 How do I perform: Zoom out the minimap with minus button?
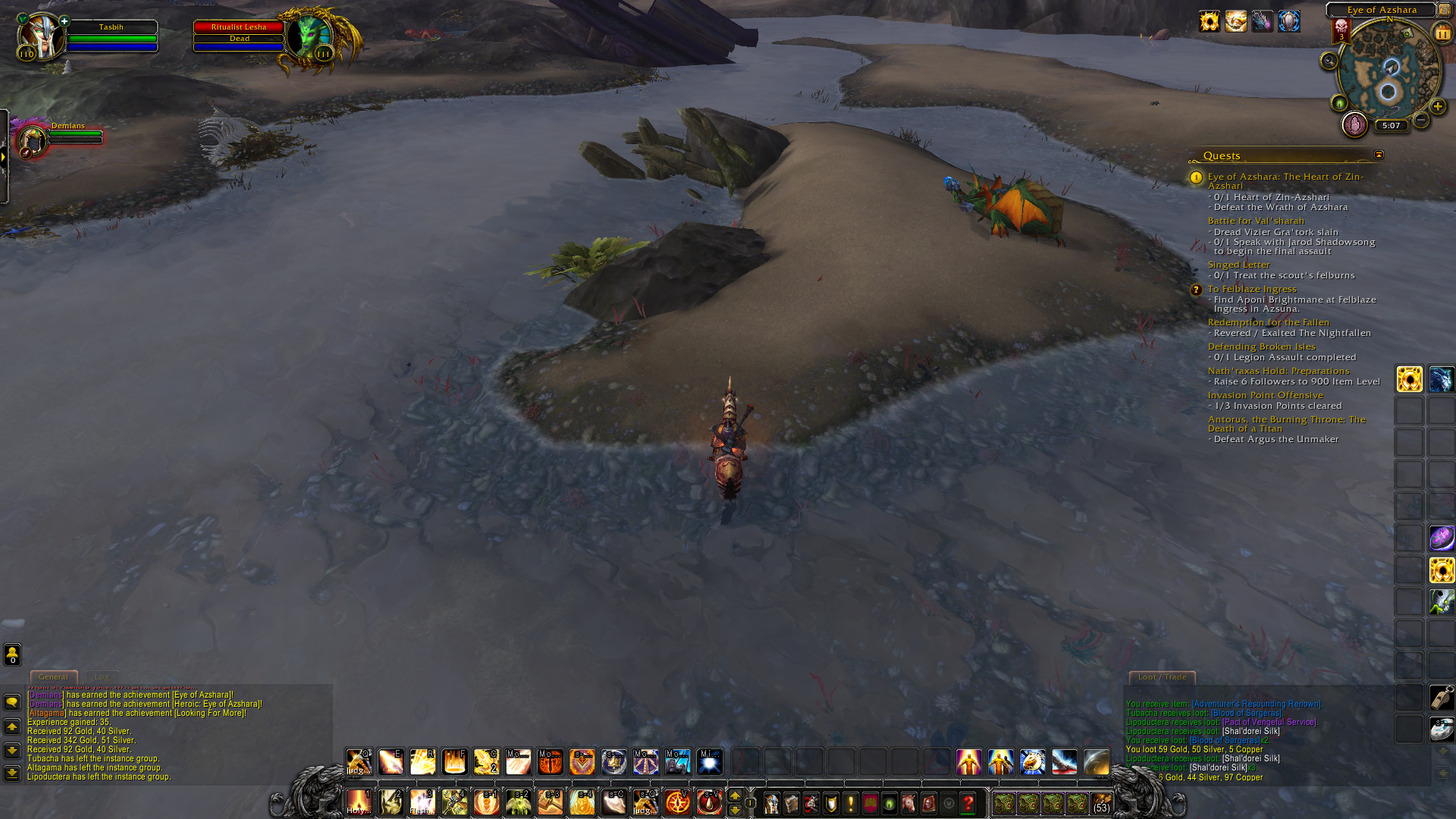click(x=1421, y=121)
